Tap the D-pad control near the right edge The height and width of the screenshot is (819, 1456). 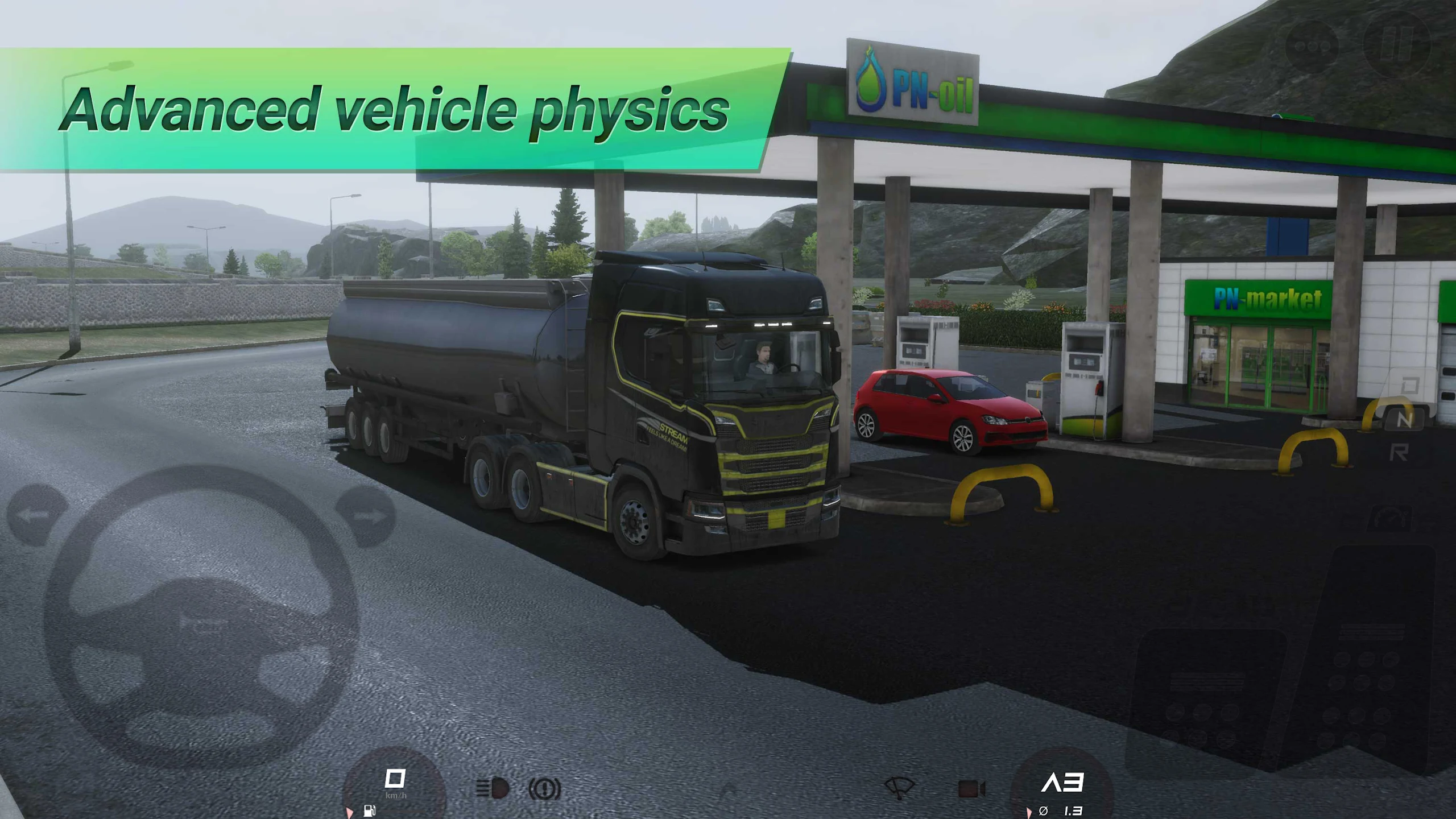1409,386
